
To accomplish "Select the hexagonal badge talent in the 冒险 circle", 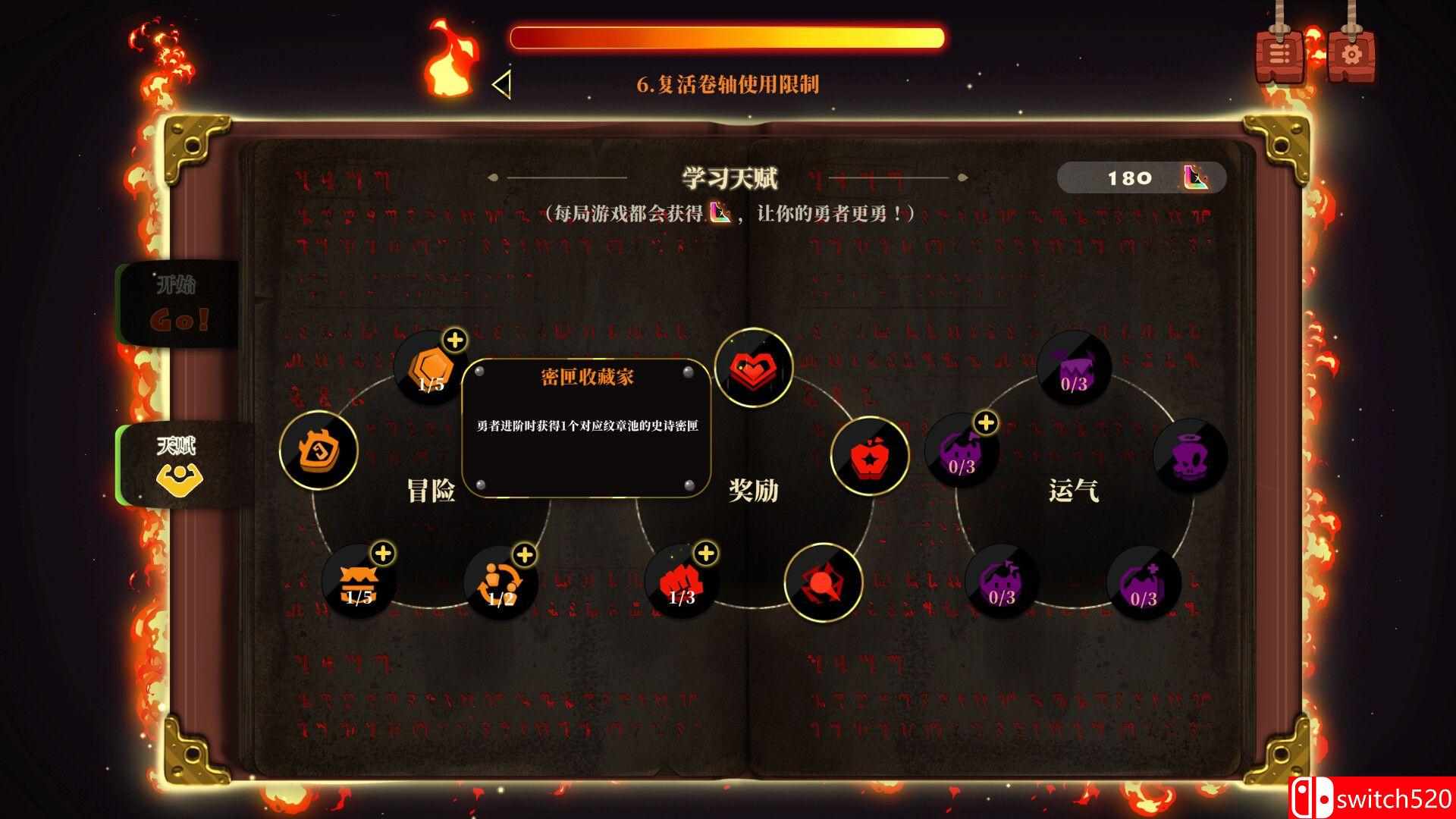I will (430, 372).
